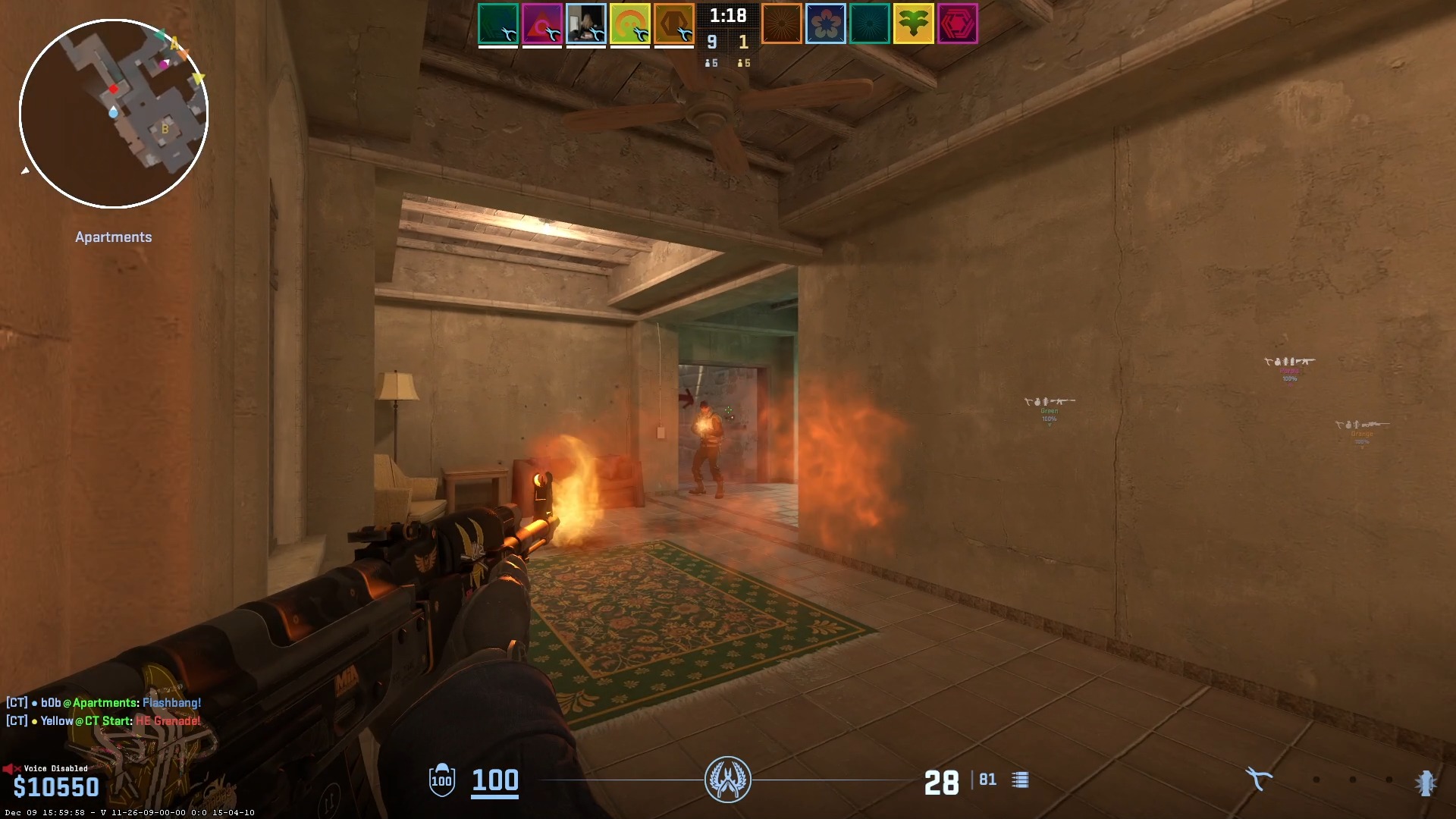Click the defuse kit pliers icon

1258,779
